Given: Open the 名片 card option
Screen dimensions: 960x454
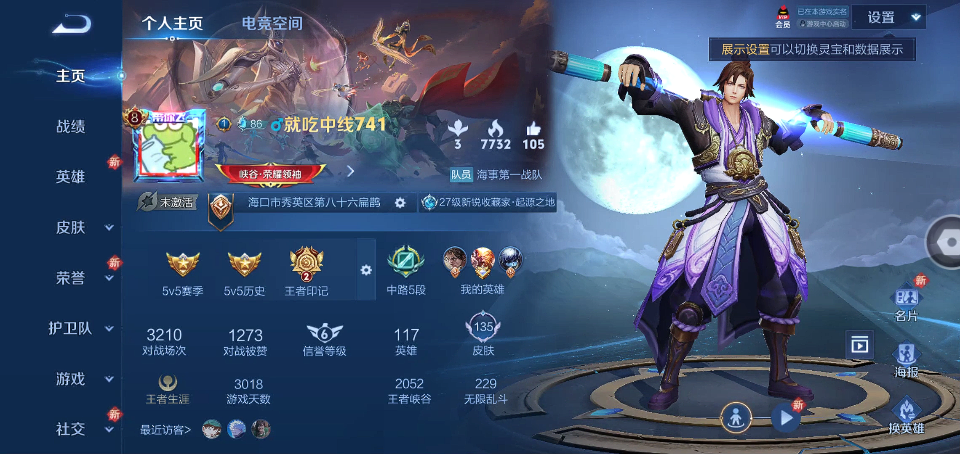Looking at the screenshot, I should coord(906,304).
